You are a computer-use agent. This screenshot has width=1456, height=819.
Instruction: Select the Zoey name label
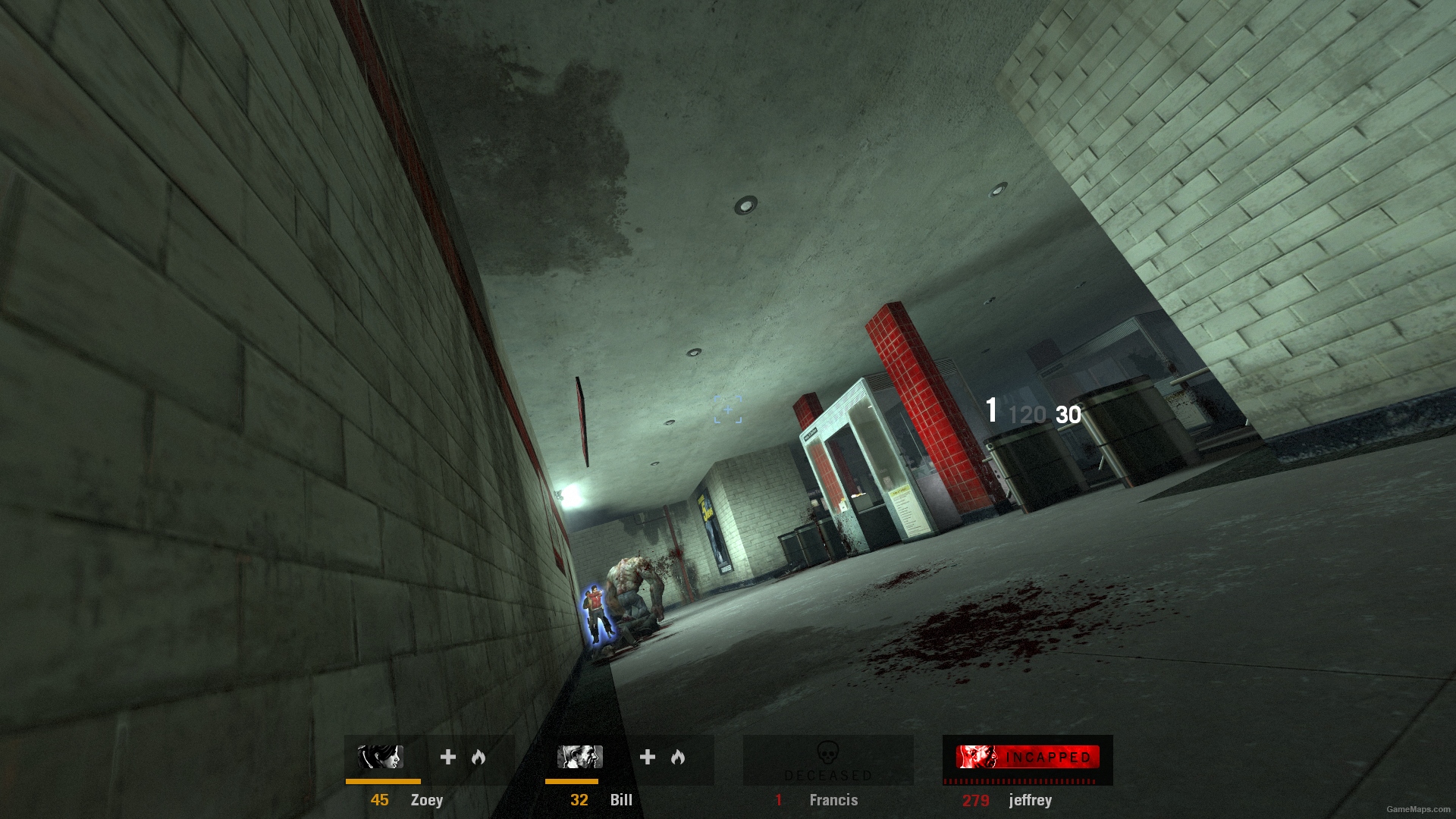427,800
